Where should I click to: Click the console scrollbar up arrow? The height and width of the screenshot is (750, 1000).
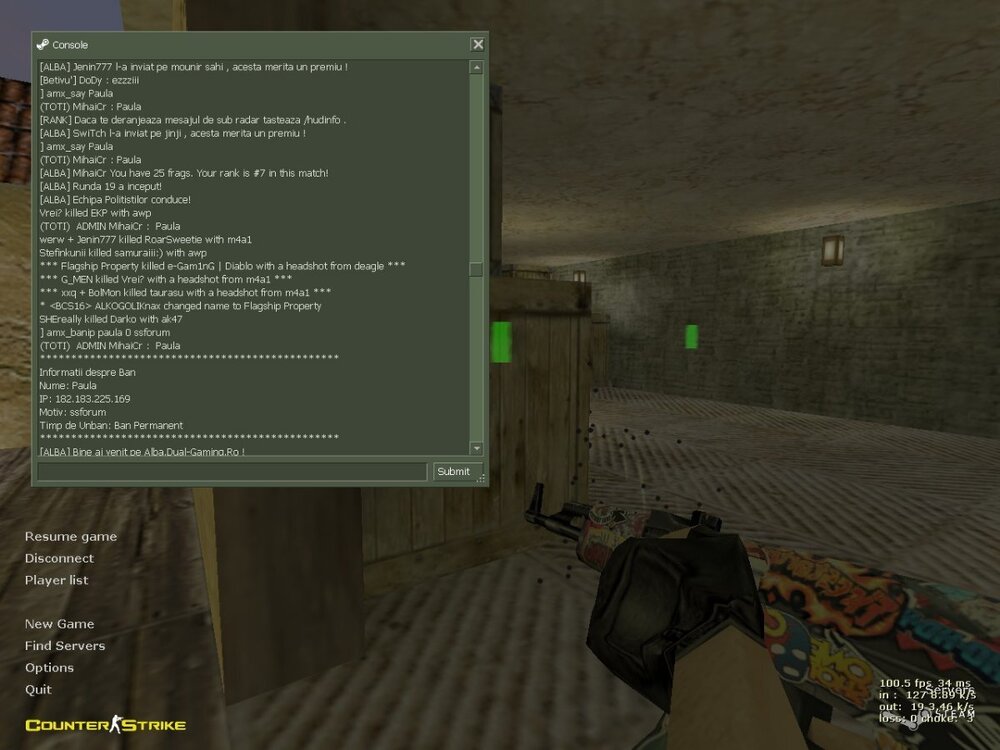click(476, 67)
